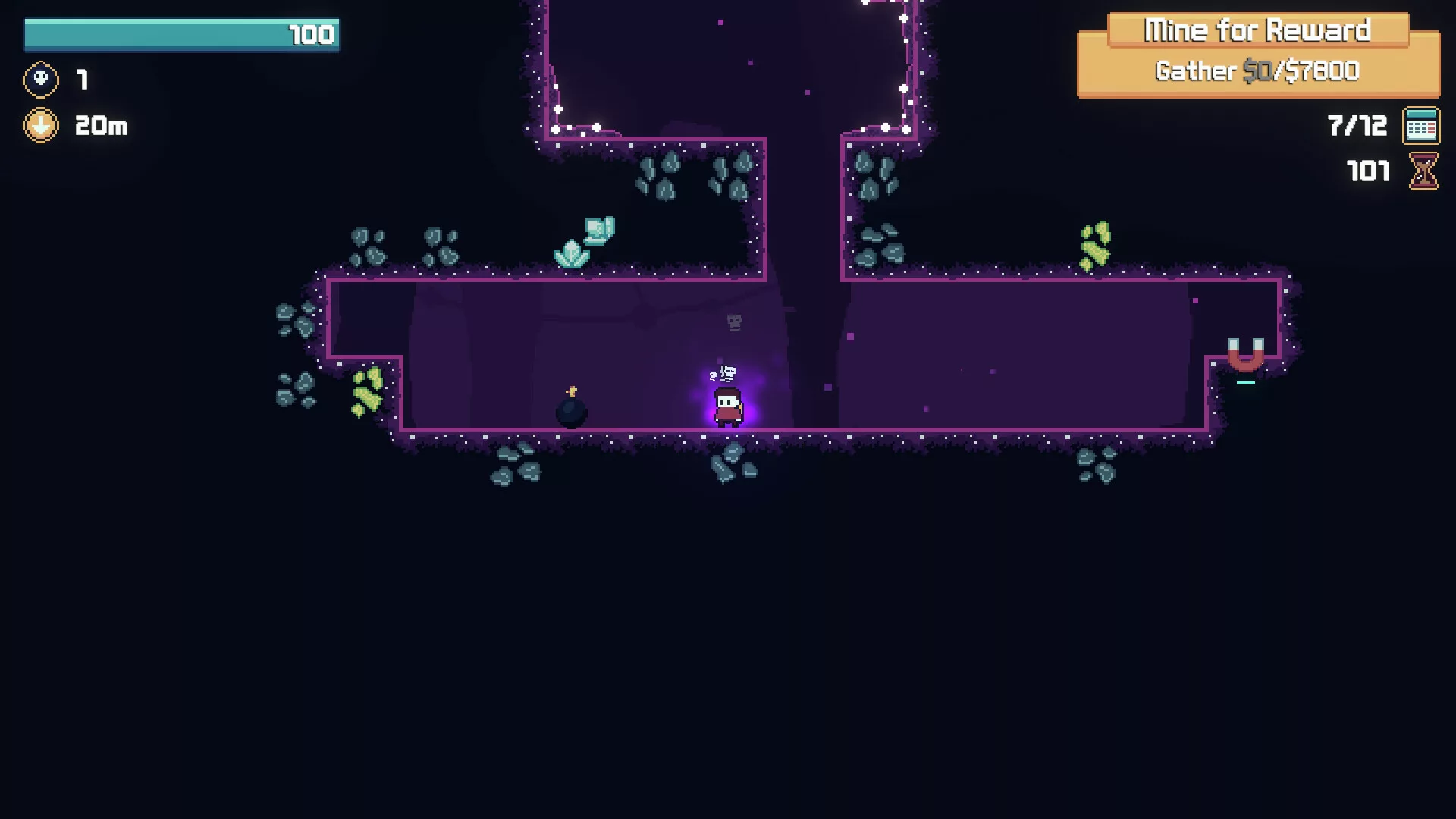The width and height of the screenshot is (1456, 819).
Task: Open the Mine for Reward objective panel
Action: click(1257, 55)
